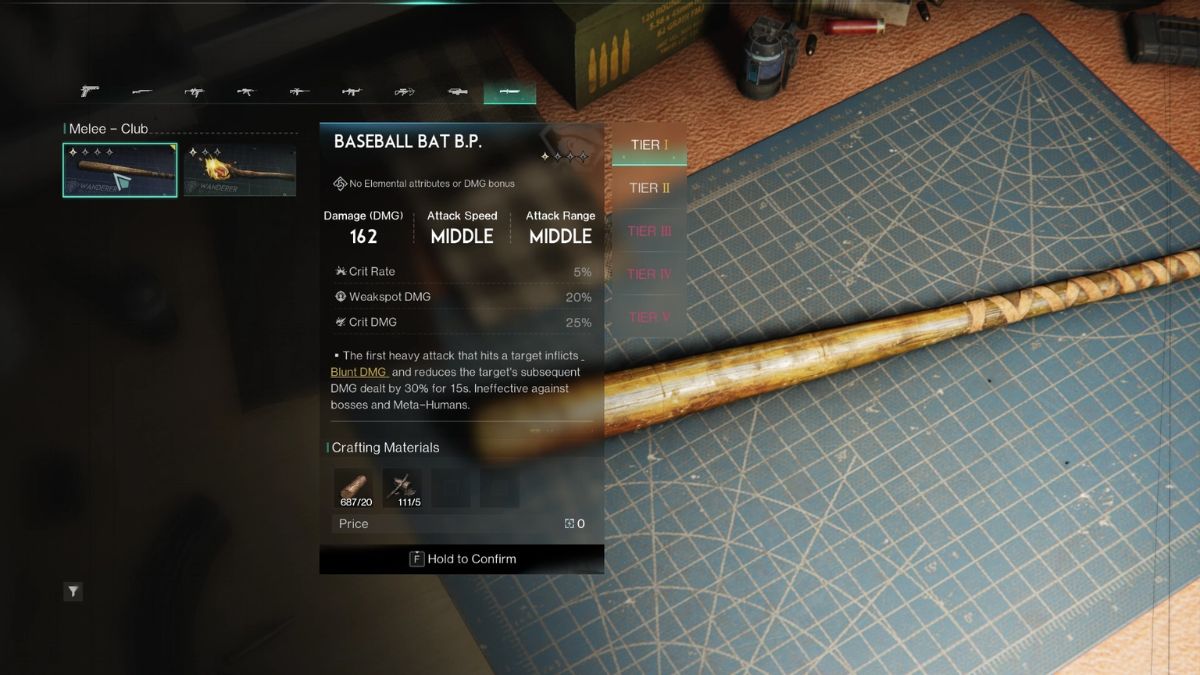The width and height of the screenshot is (1200, 675).
Task: Select the Tier I tab
Action: [x=649, y=145]
